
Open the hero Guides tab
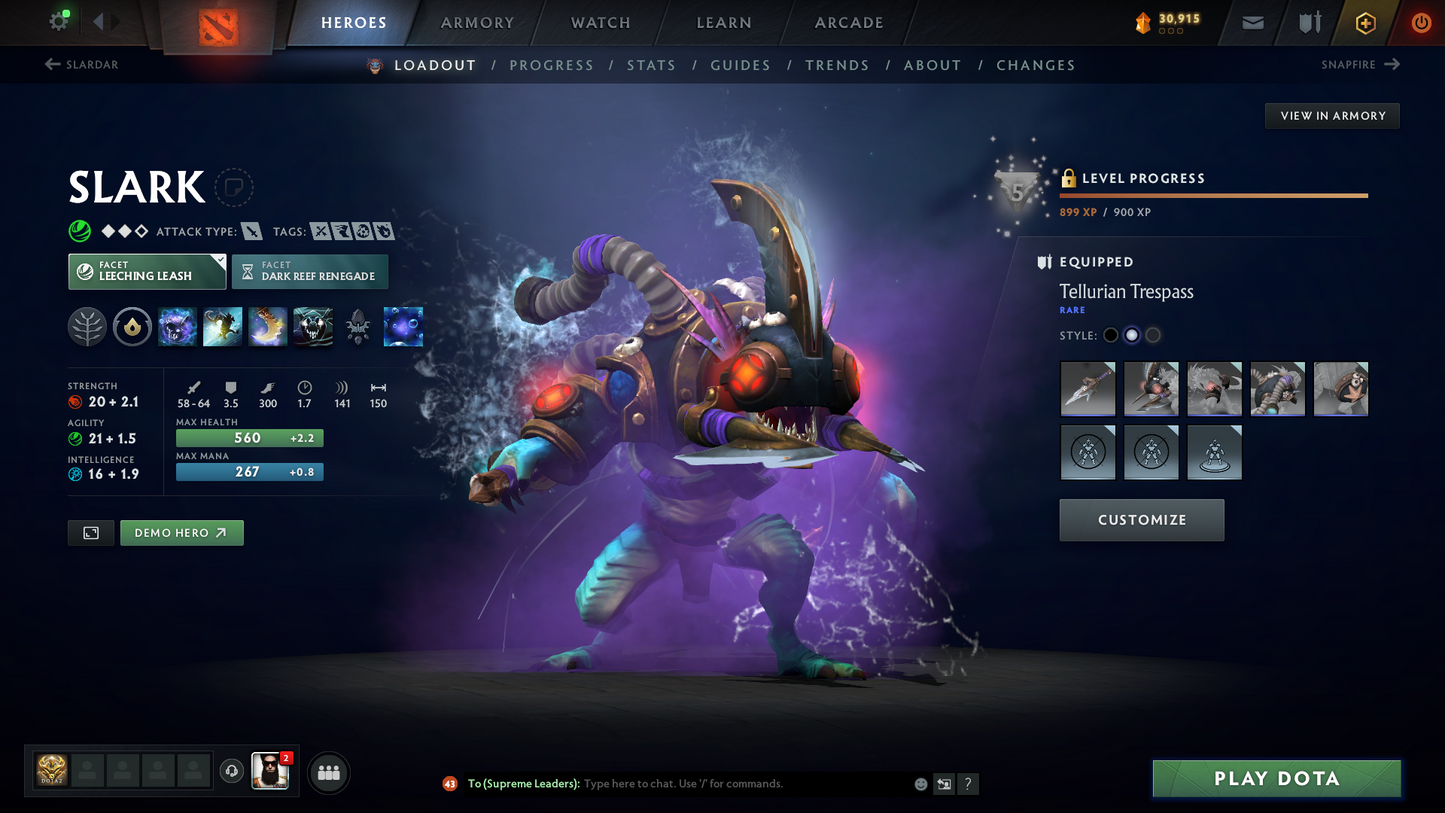tap(740, 65)
